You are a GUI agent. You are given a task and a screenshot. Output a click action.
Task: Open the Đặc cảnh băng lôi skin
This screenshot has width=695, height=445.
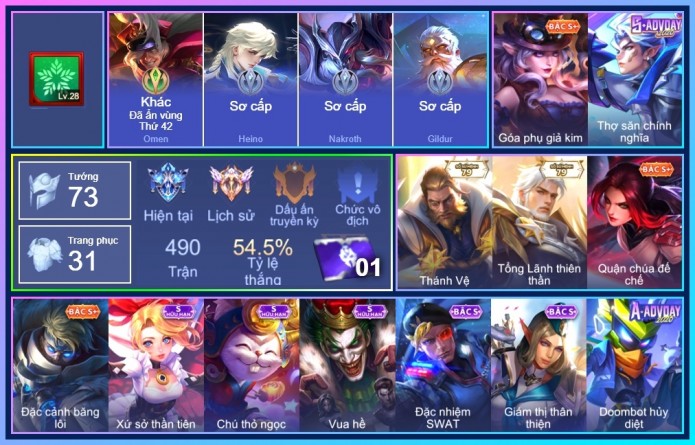click(x=59, y=367)
